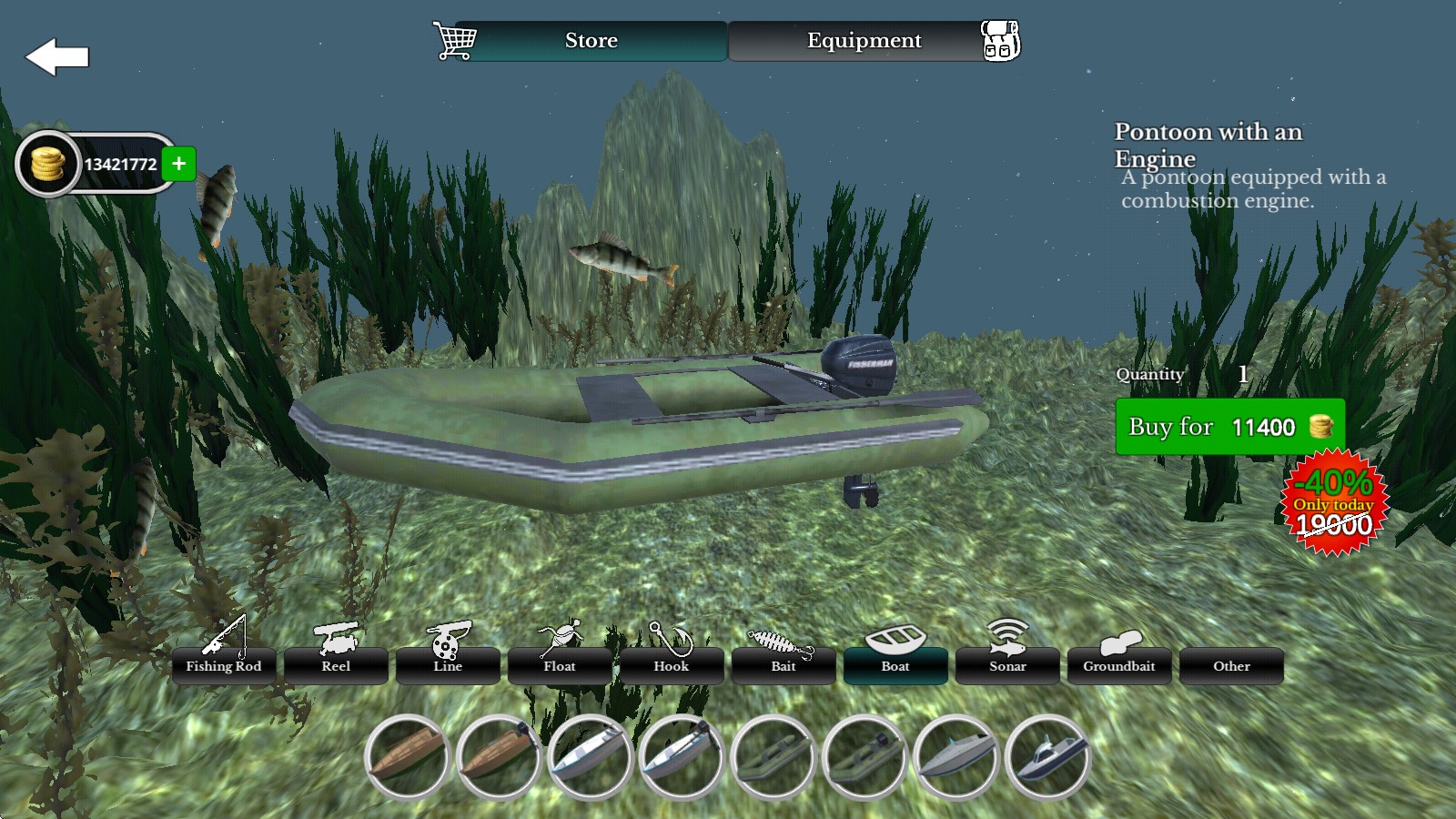Open the Equipment tab
This screenshot has width=1456, height=819.
click(864, 41)
